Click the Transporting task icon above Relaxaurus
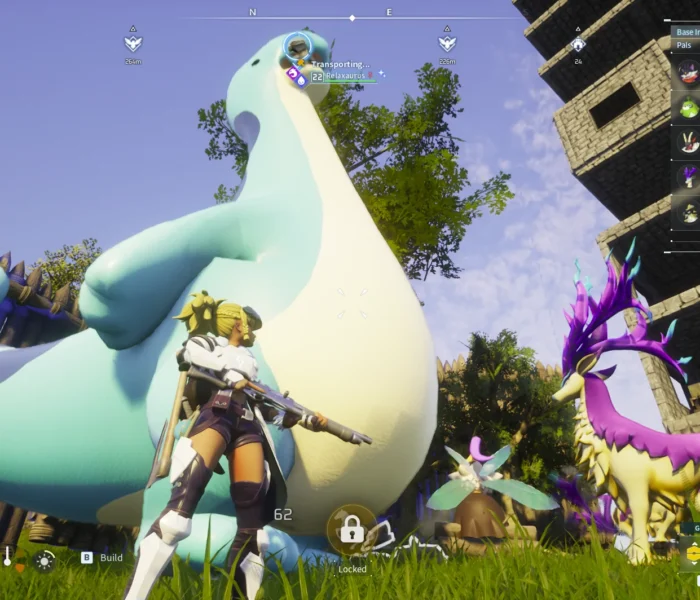The width and height of the screenshot is (700, 600). pyautogui.click(x=297, y=46)
